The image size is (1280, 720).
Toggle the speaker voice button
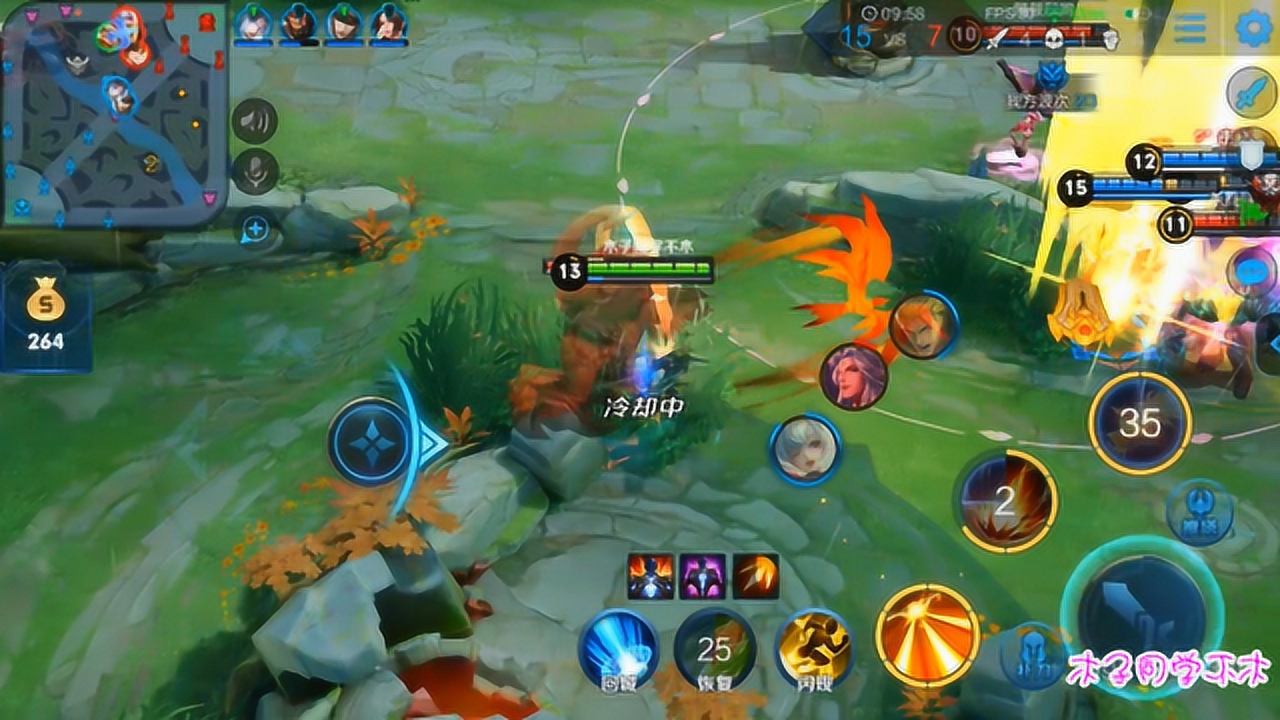pyautogui.click(x=255, y=122)
